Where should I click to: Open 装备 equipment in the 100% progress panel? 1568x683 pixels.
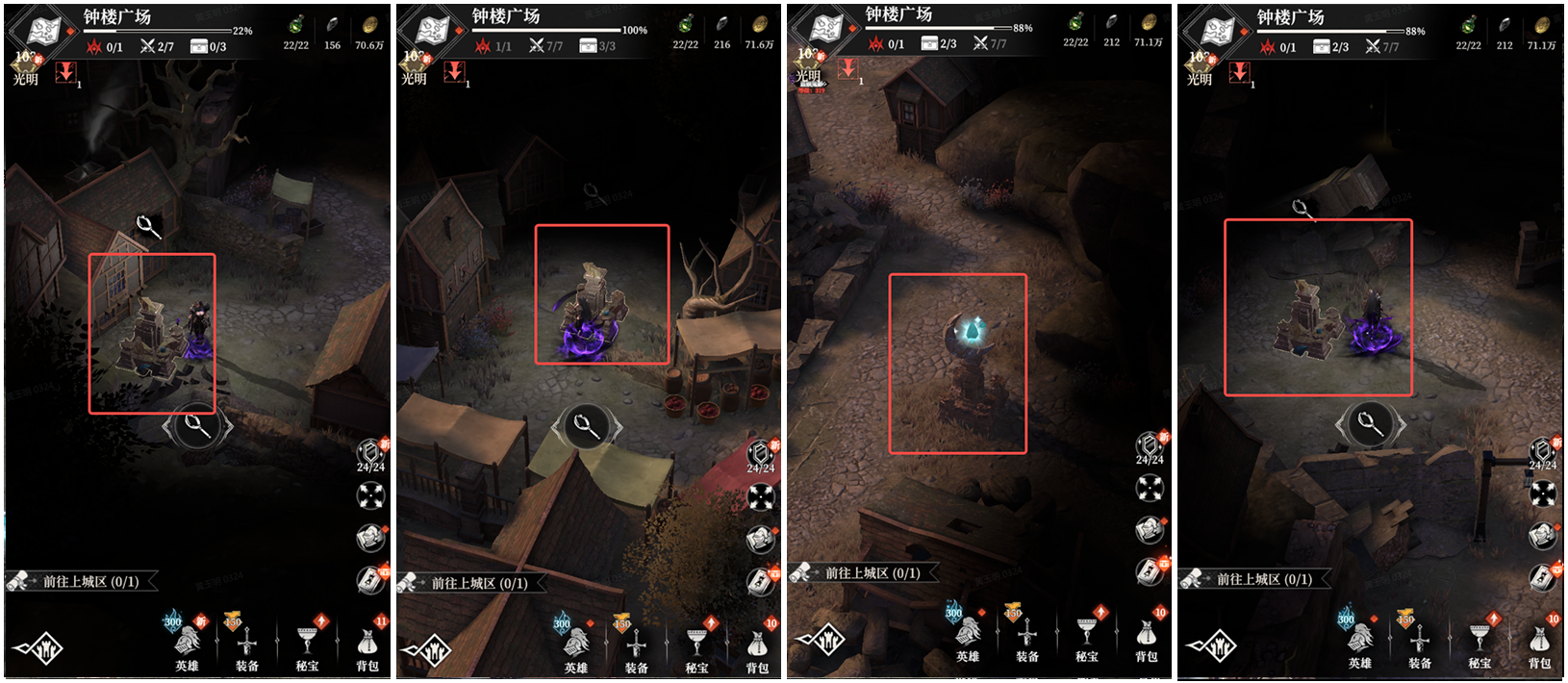pyautogui.click(x=635, y=645)
